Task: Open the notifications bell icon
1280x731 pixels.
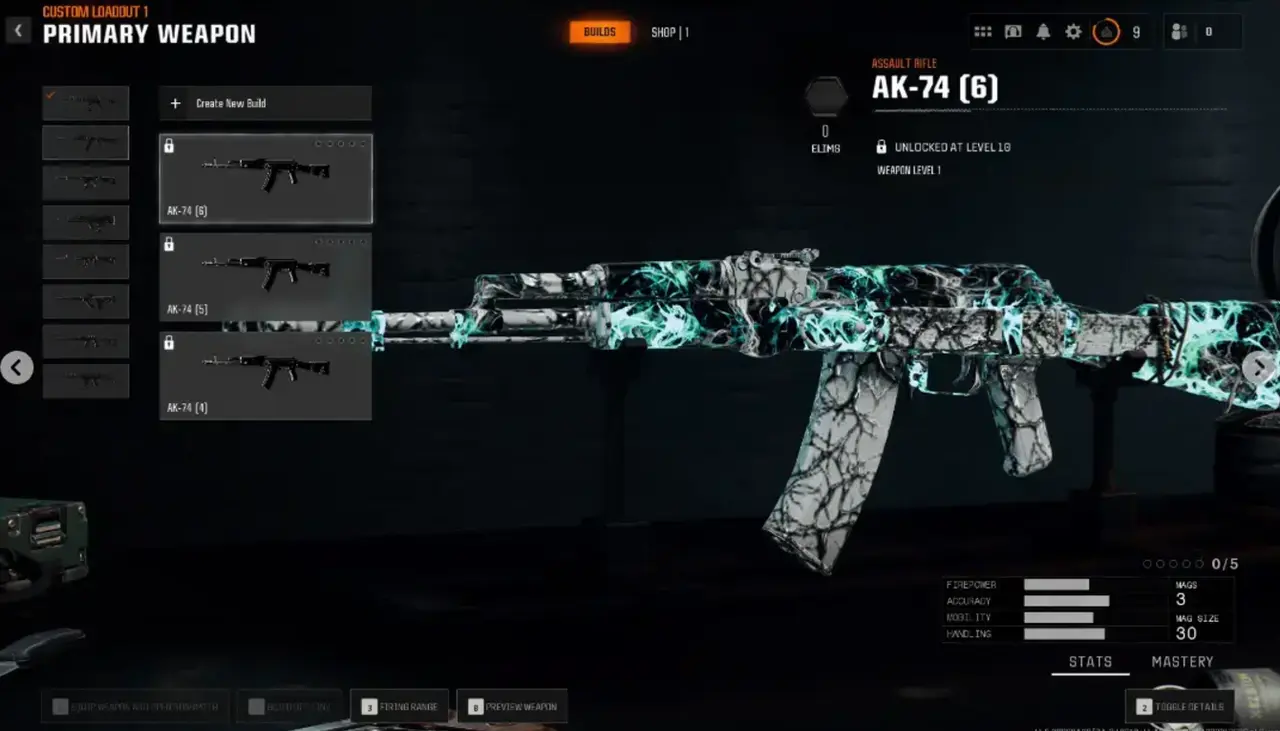Action: pyautogui.click(x=1042, y=31)
